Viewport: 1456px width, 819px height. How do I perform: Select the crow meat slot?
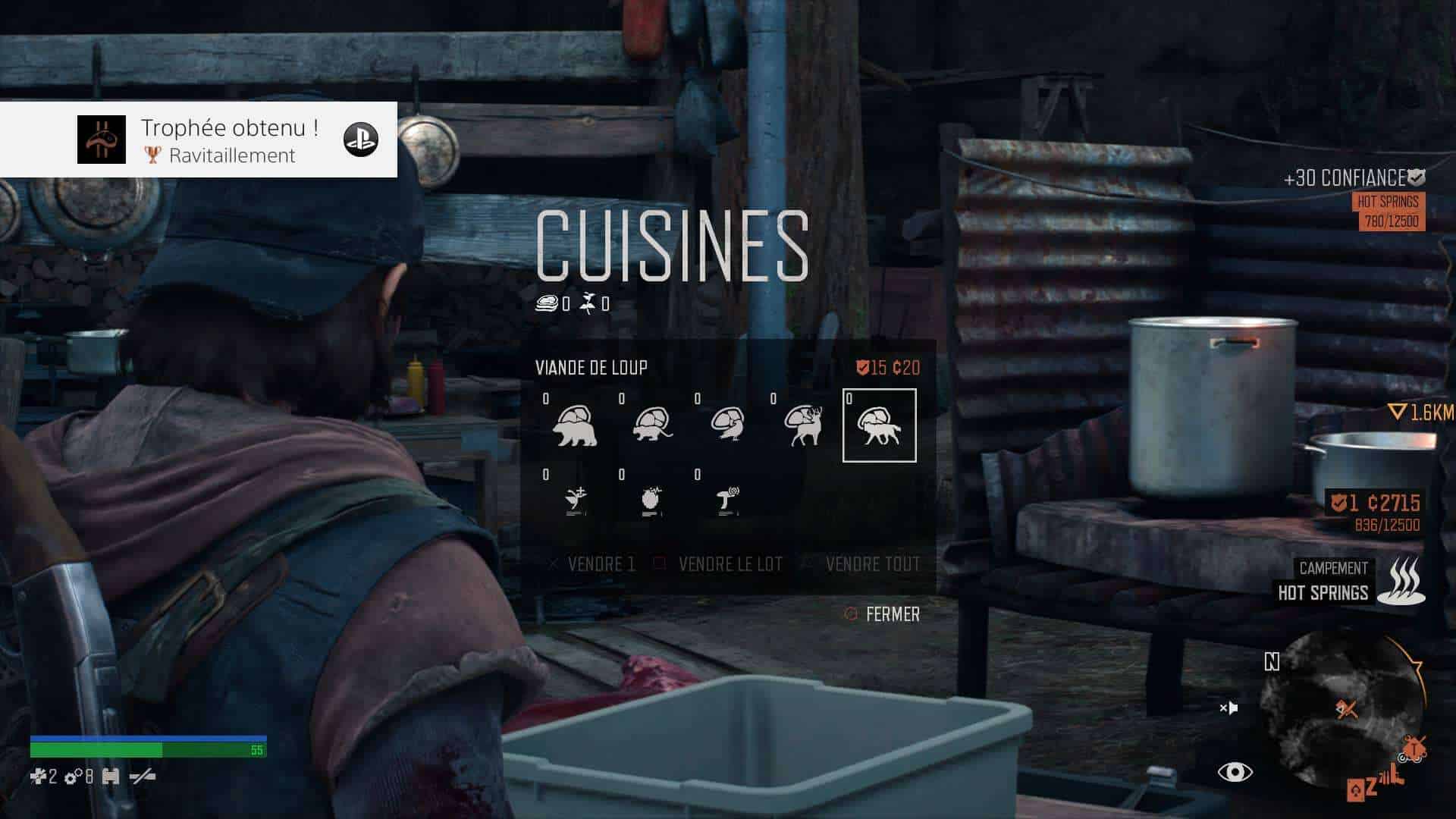click(728, 425)
